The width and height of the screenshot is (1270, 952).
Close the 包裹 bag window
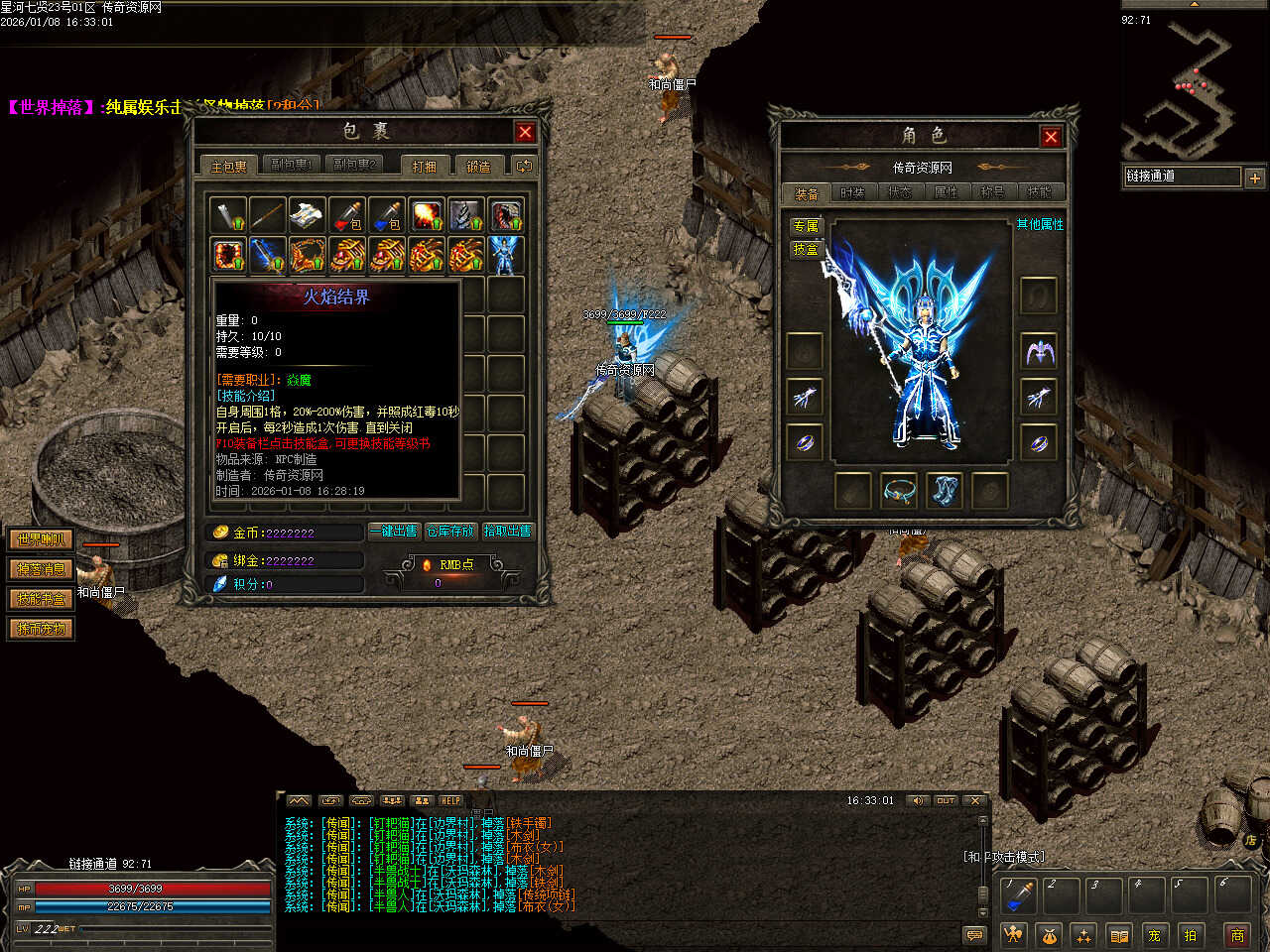525,132
